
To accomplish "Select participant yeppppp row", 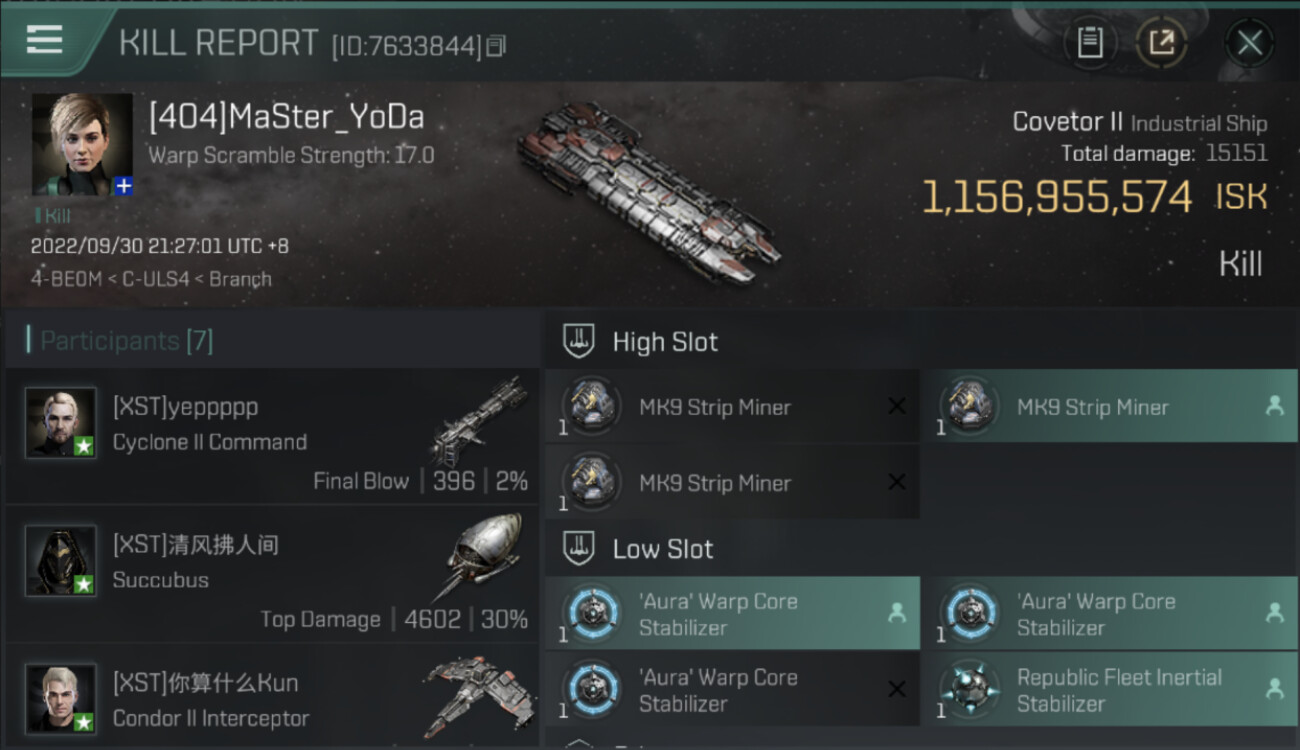I will [272, 436].
